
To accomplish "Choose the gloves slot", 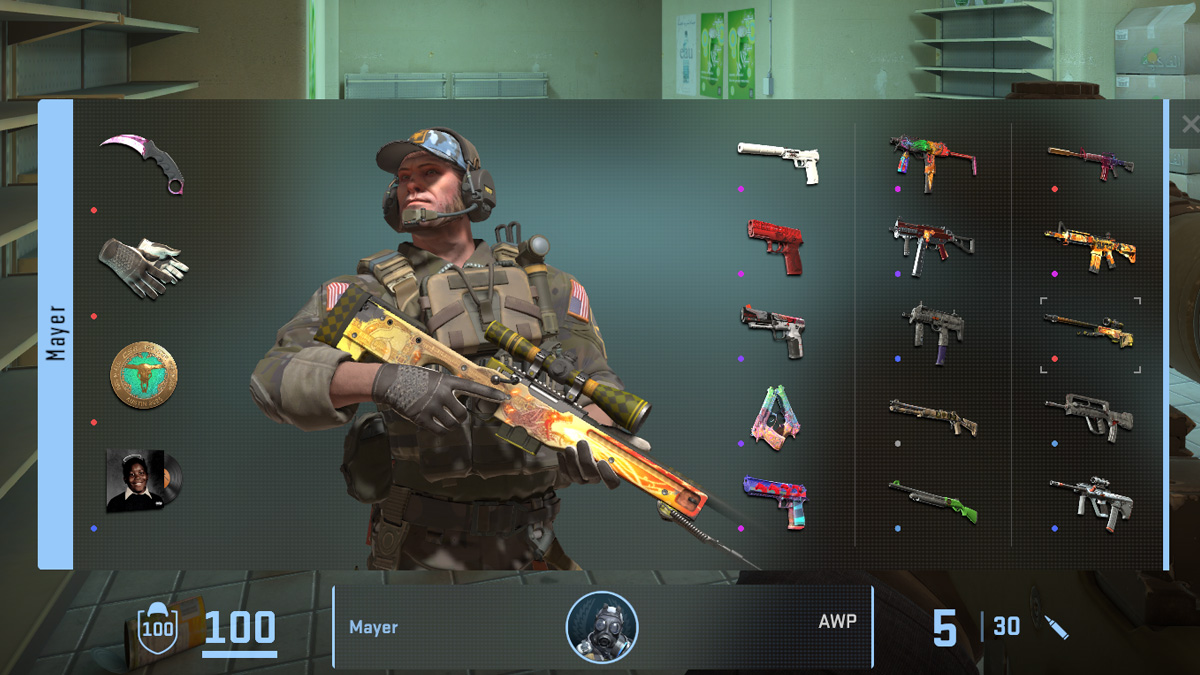I will click(143, 267).
